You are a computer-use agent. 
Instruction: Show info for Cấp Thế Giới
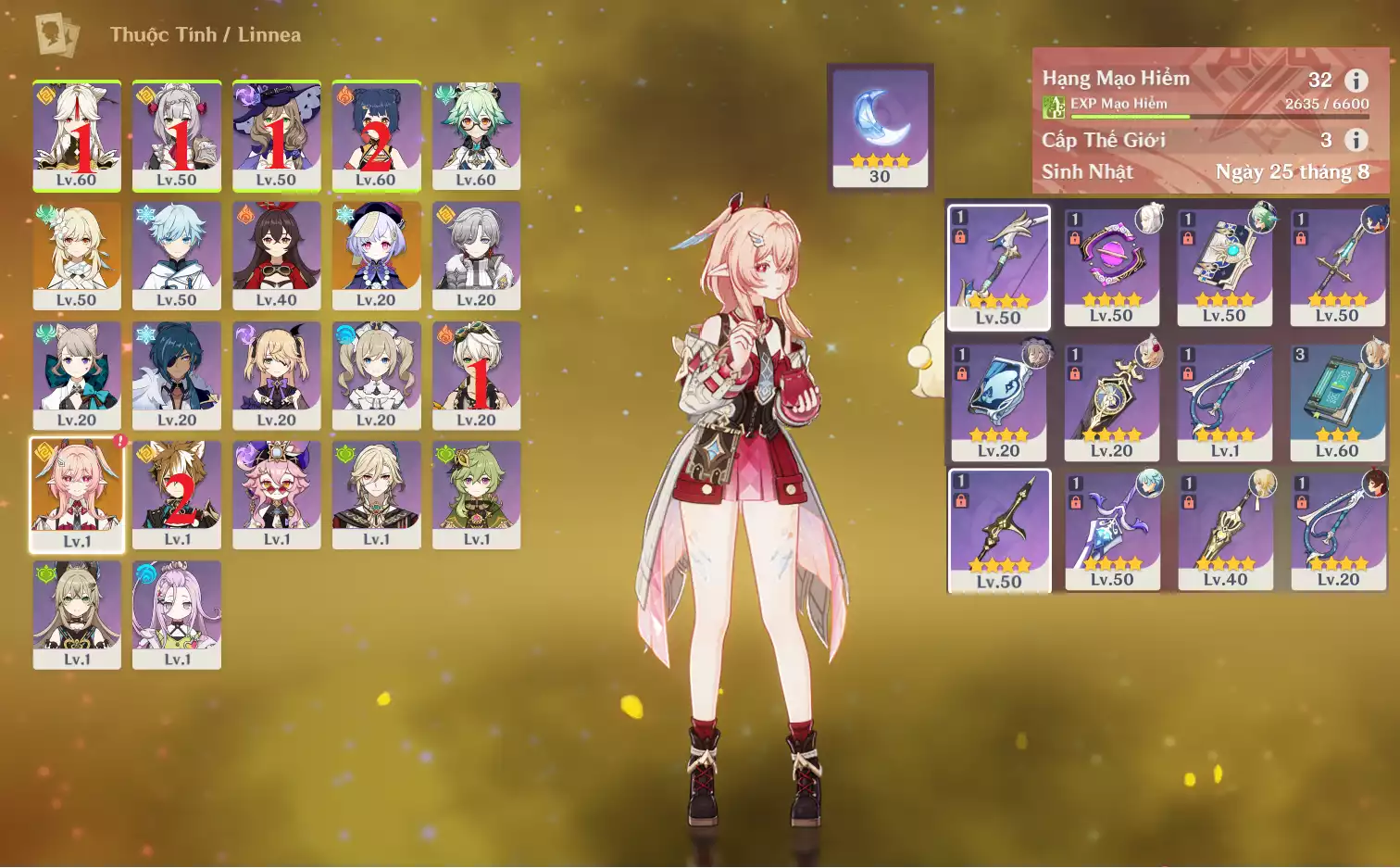tap(1356, 140)
